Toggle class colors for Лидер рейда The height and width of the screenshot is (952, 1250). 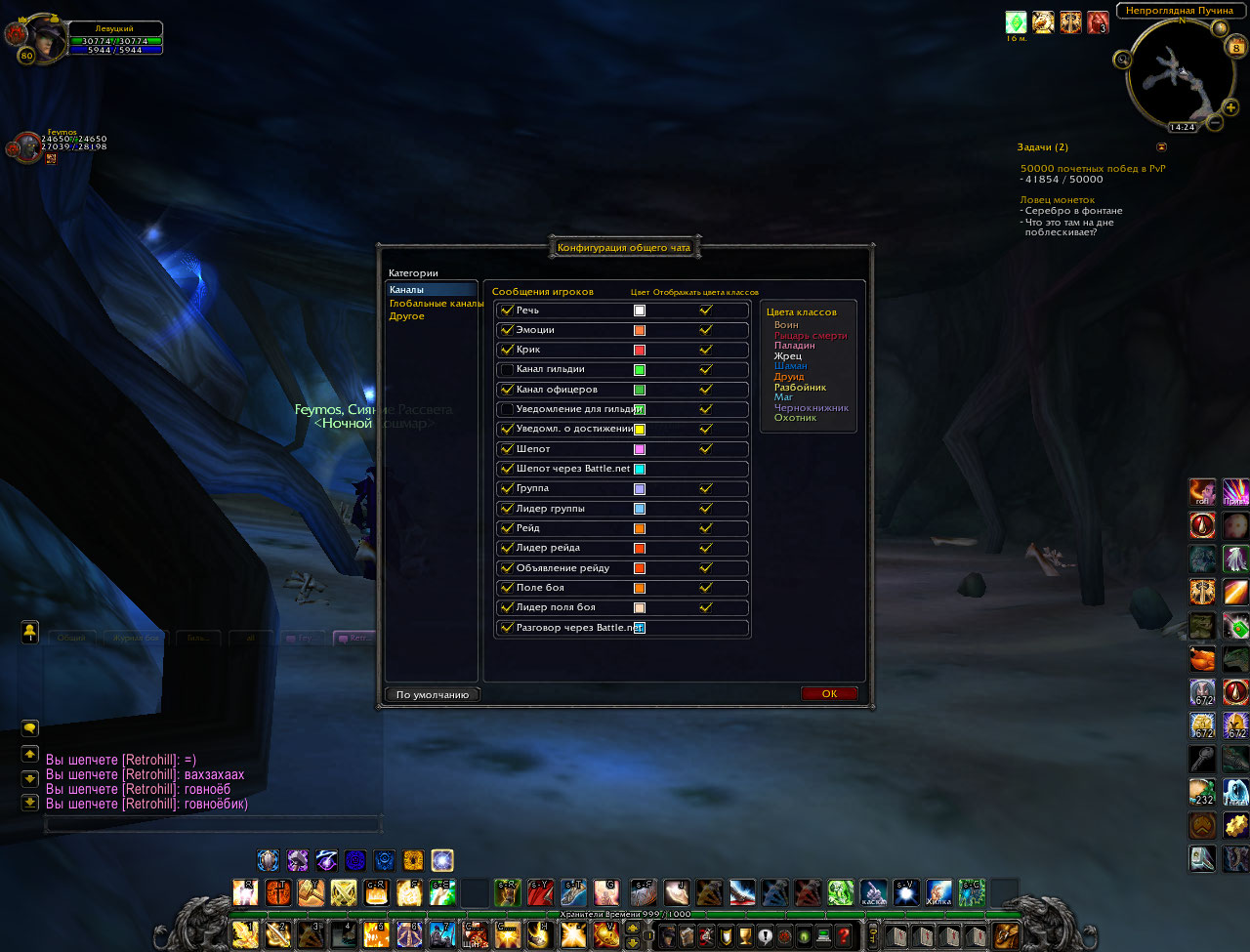(706, 548)
